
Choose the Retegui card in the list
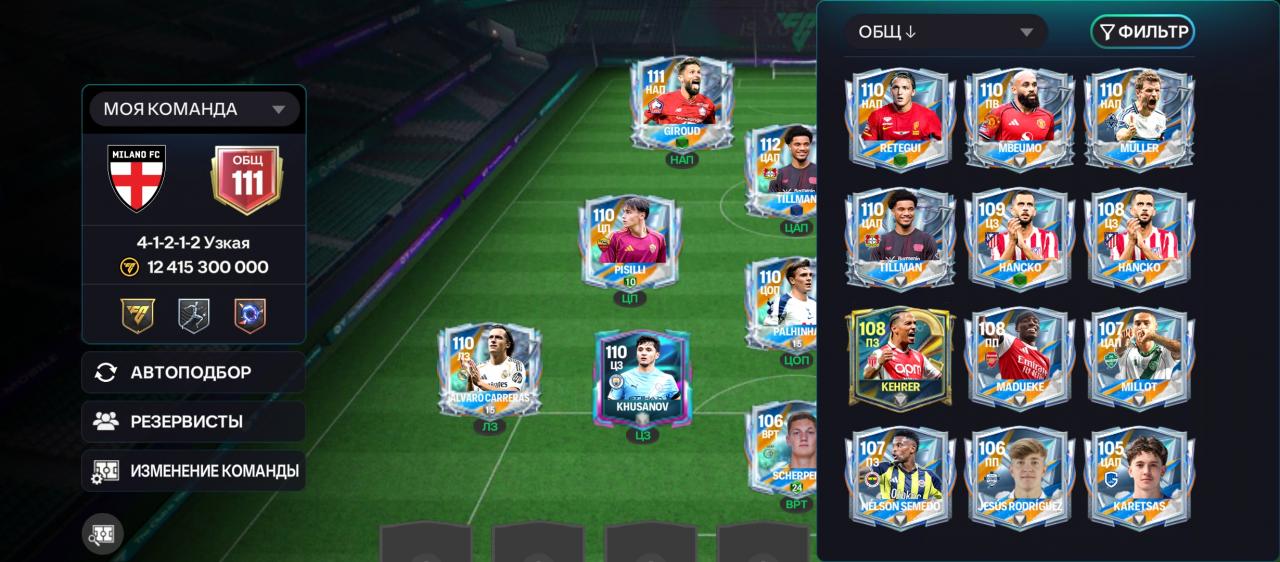pyautogui.click(x=901, y=119)
